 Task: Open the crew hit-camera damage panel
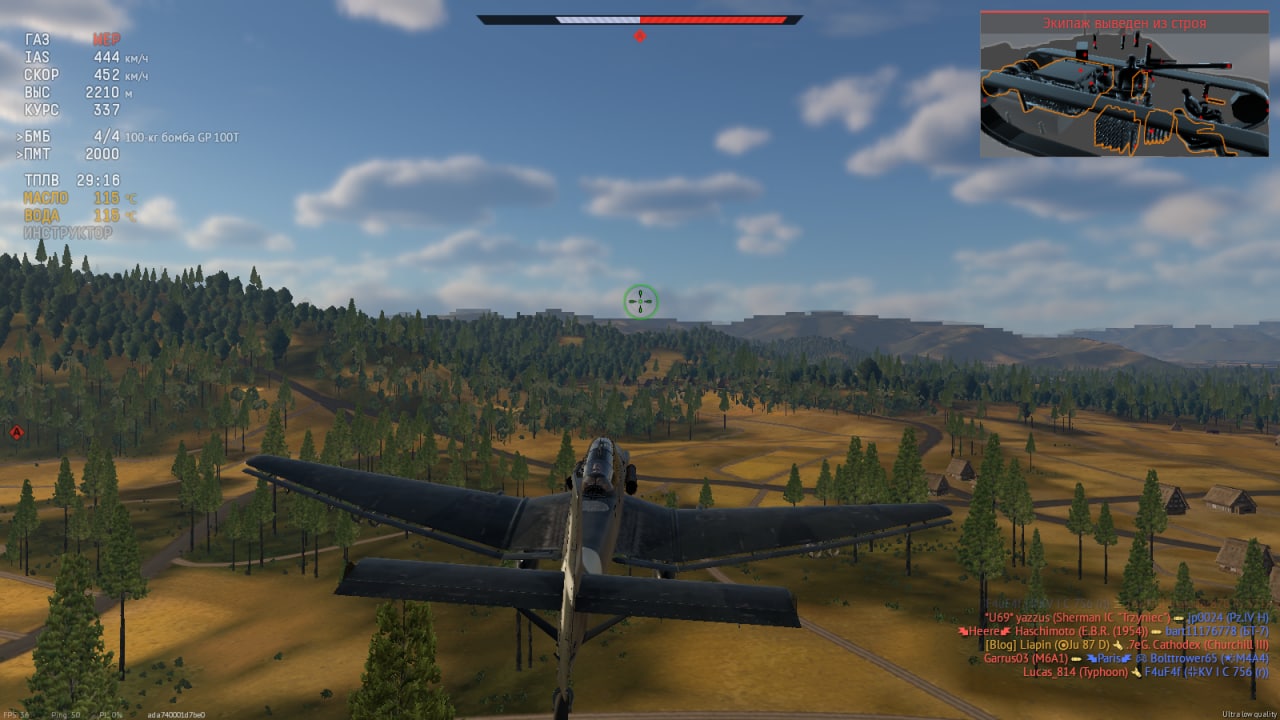coord(1126,85)
